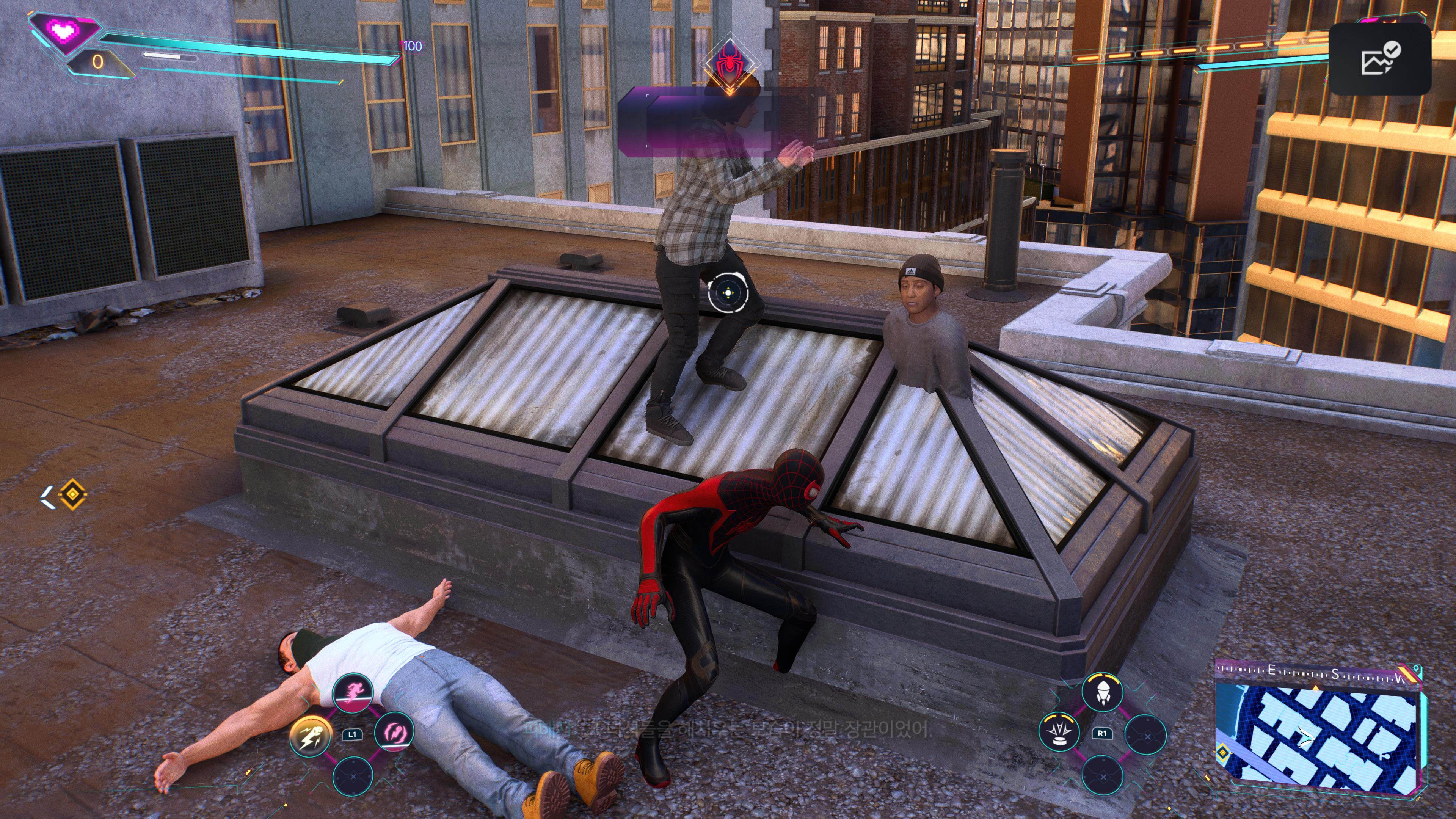The width and height of the screenshot is (1456, 819).
Task: Equip the spiked disc gadget
Action: (1059, 731)
